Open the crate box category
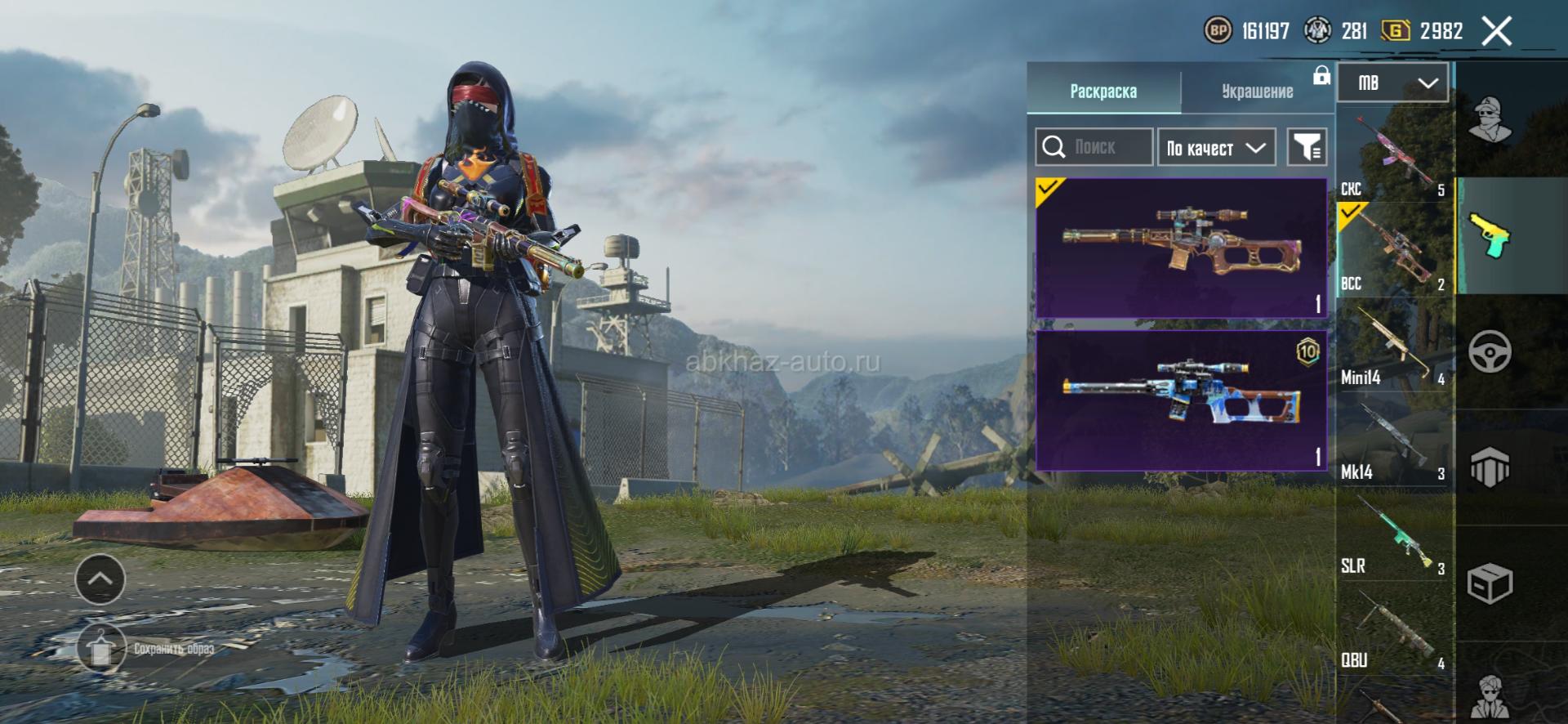The image size is (1568, 724). pos(1490,583)
